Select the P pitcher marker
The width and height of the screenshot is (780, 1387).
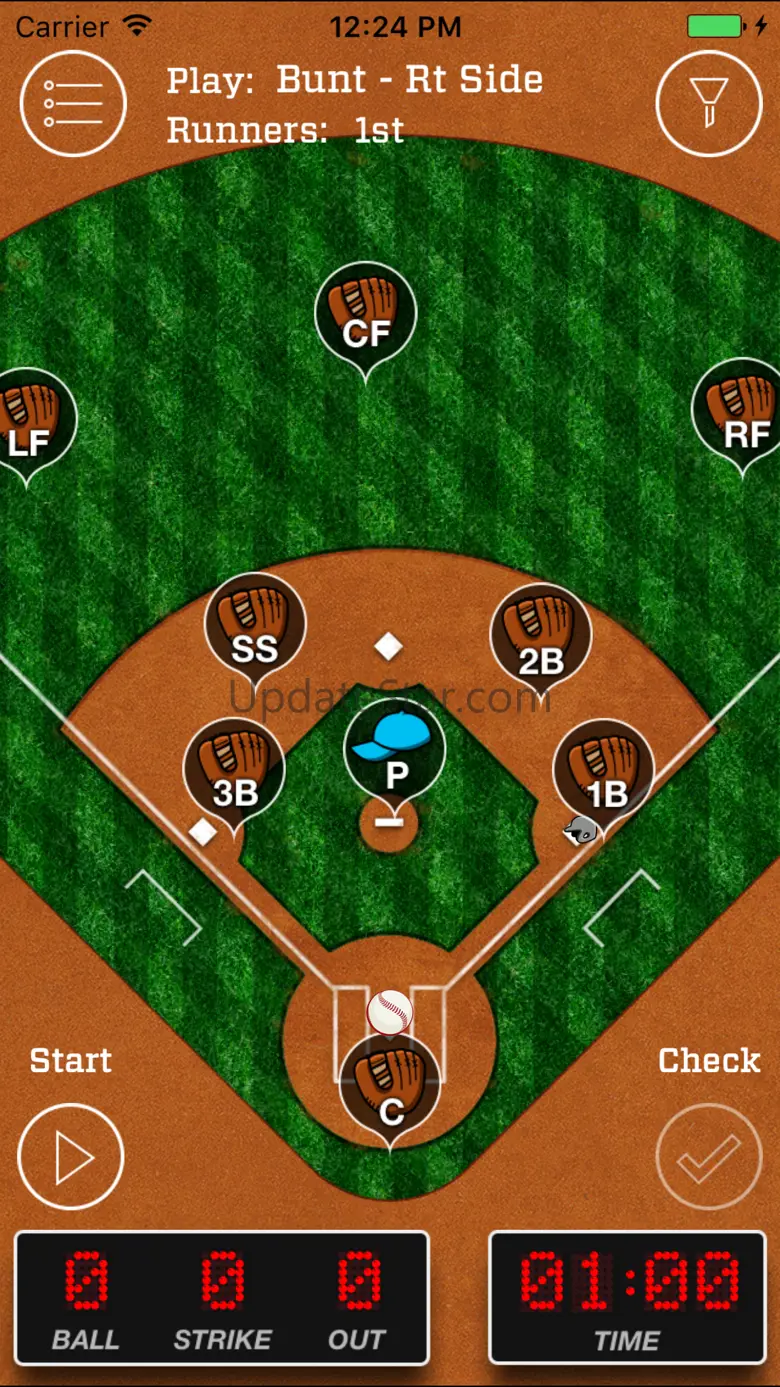[394, 752]
